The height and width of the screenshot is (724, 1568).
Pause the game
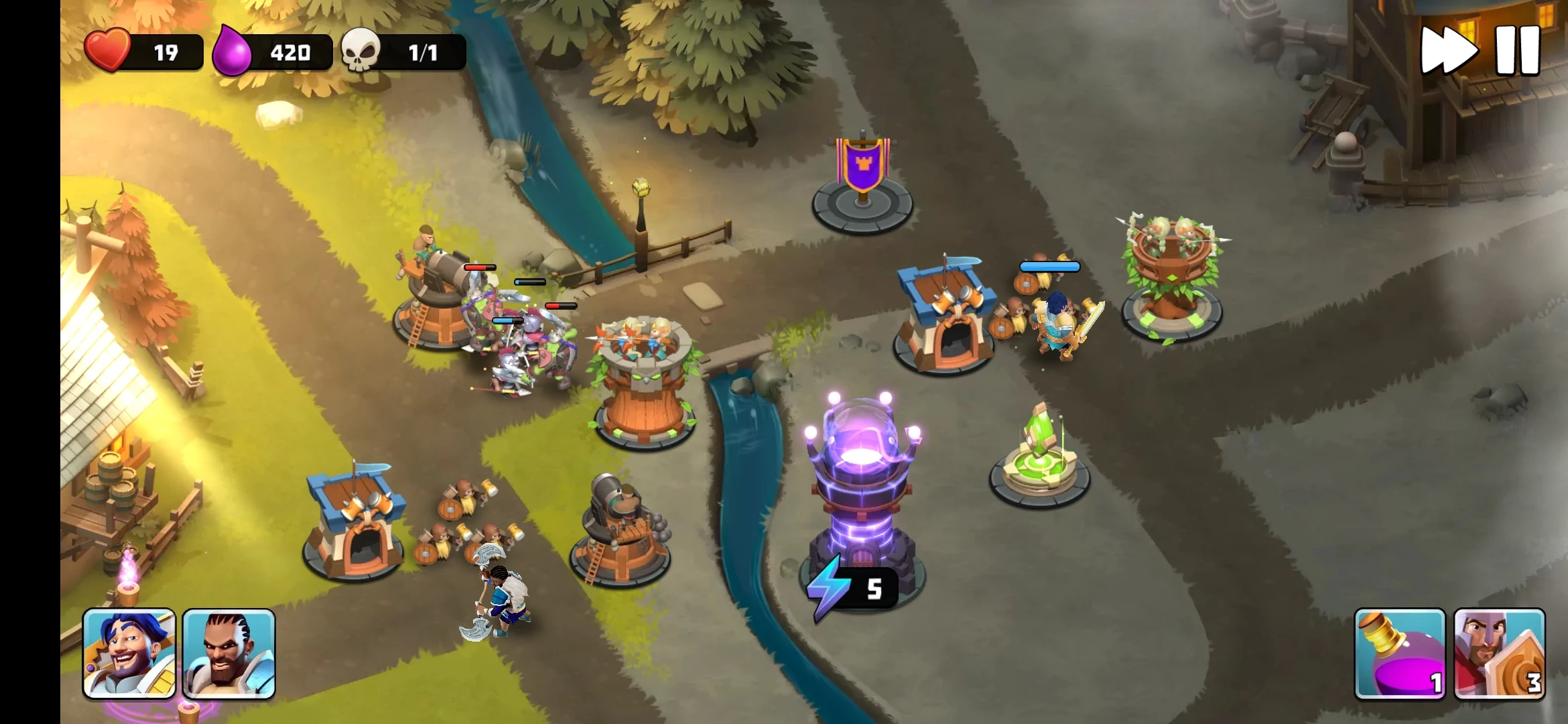click(x=1518, y=50)
